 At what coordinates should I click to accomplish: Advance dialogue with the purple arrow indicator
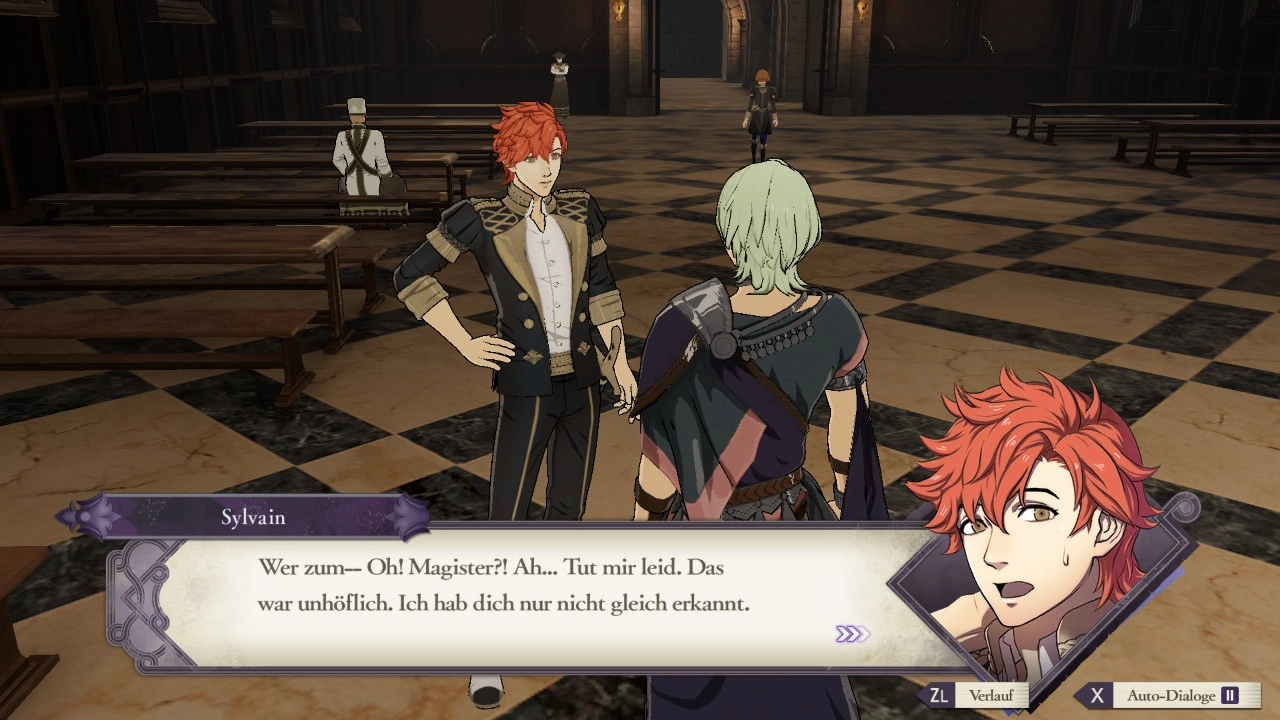click(x=852, y=634)
